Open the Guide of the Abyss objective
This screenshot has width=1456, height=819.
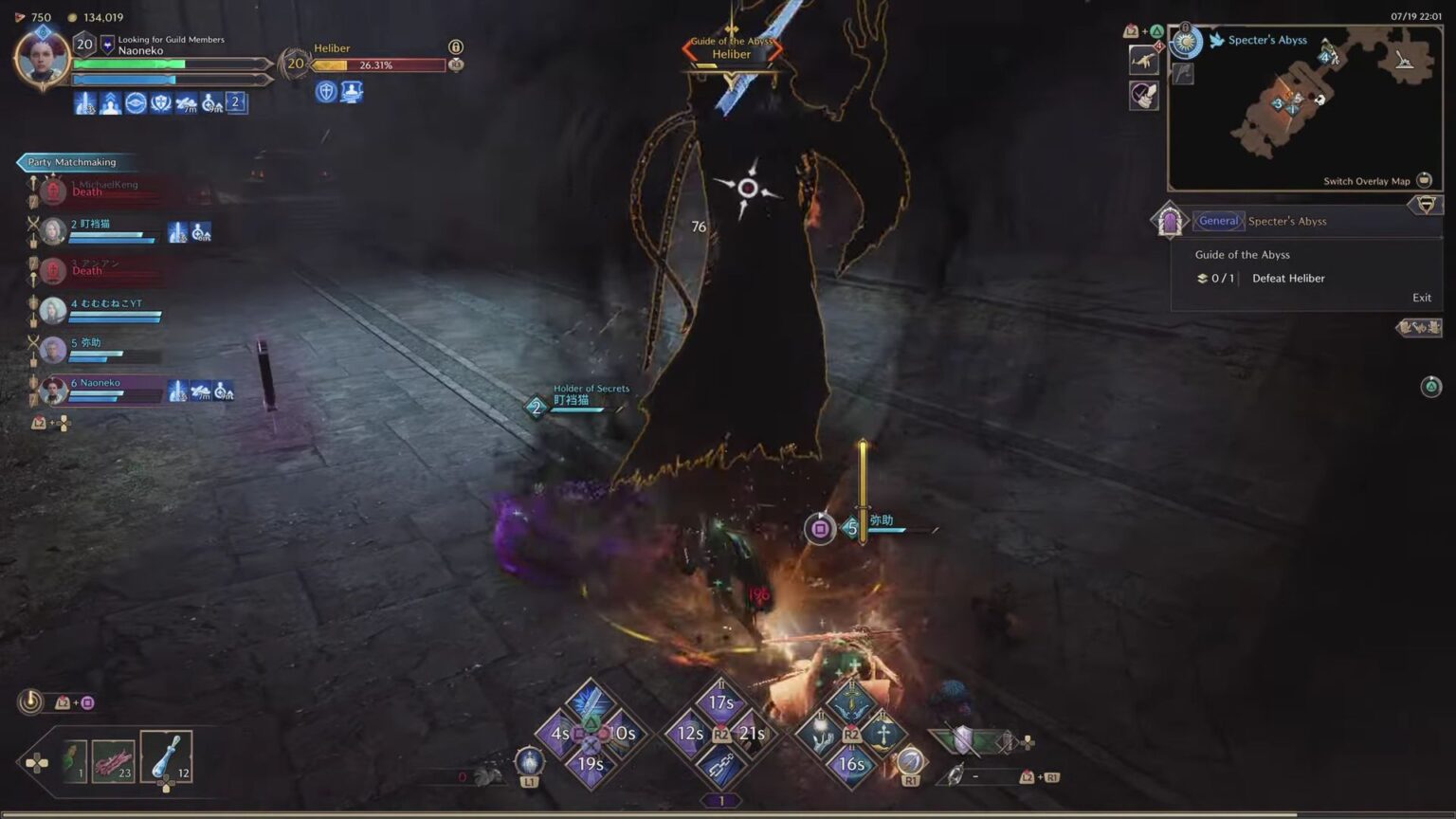(1242, 255)
